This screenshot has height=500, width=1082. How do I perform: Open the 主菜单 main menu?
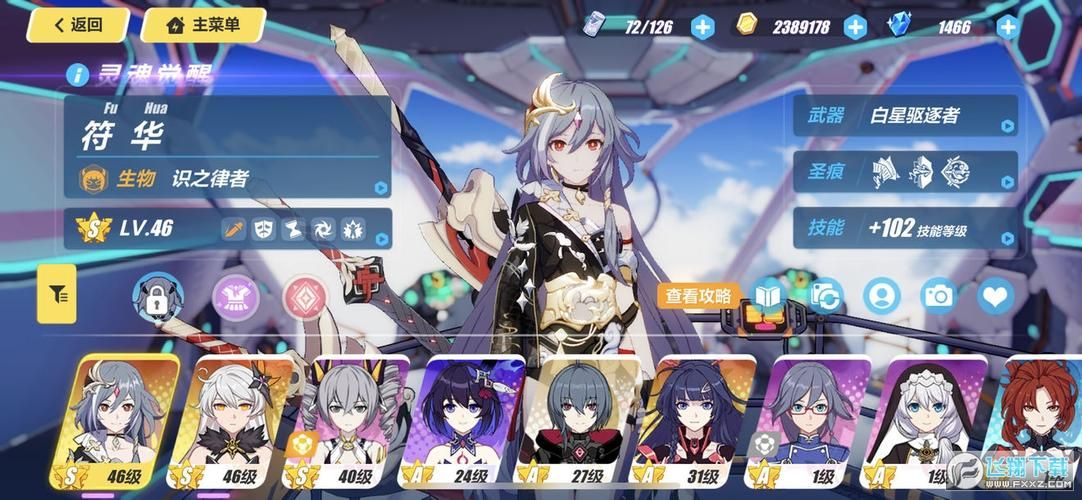203,25
